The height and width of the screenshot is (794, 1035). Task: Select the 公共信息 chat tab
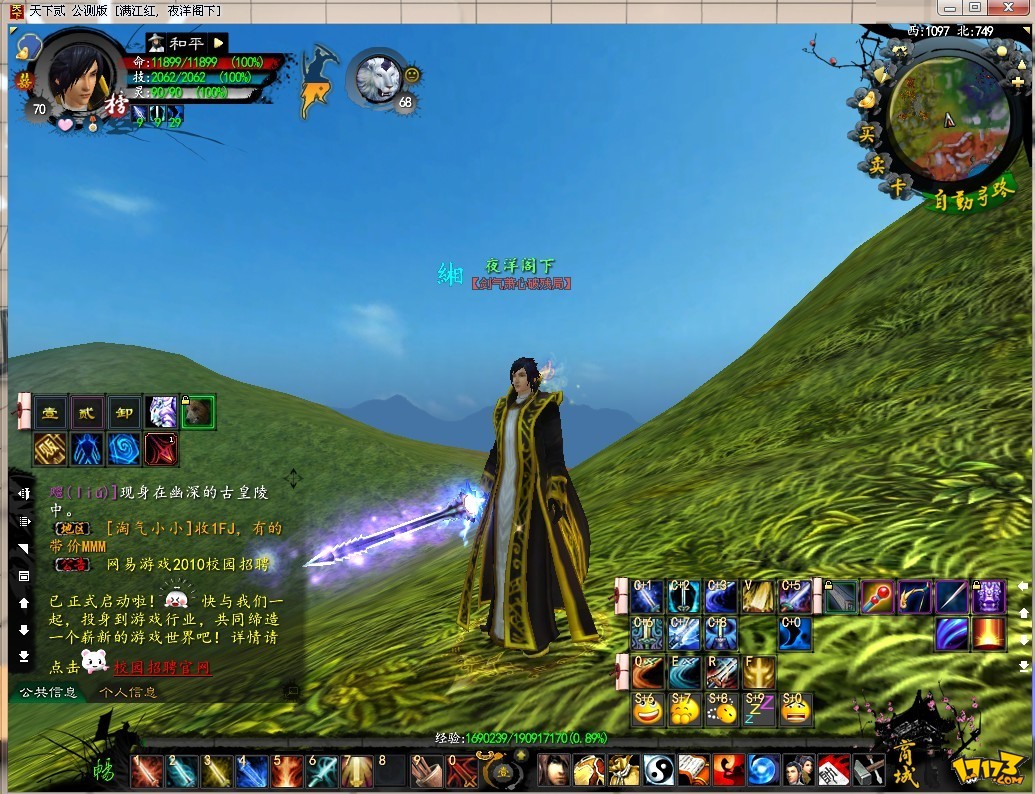tap(50, 692)
